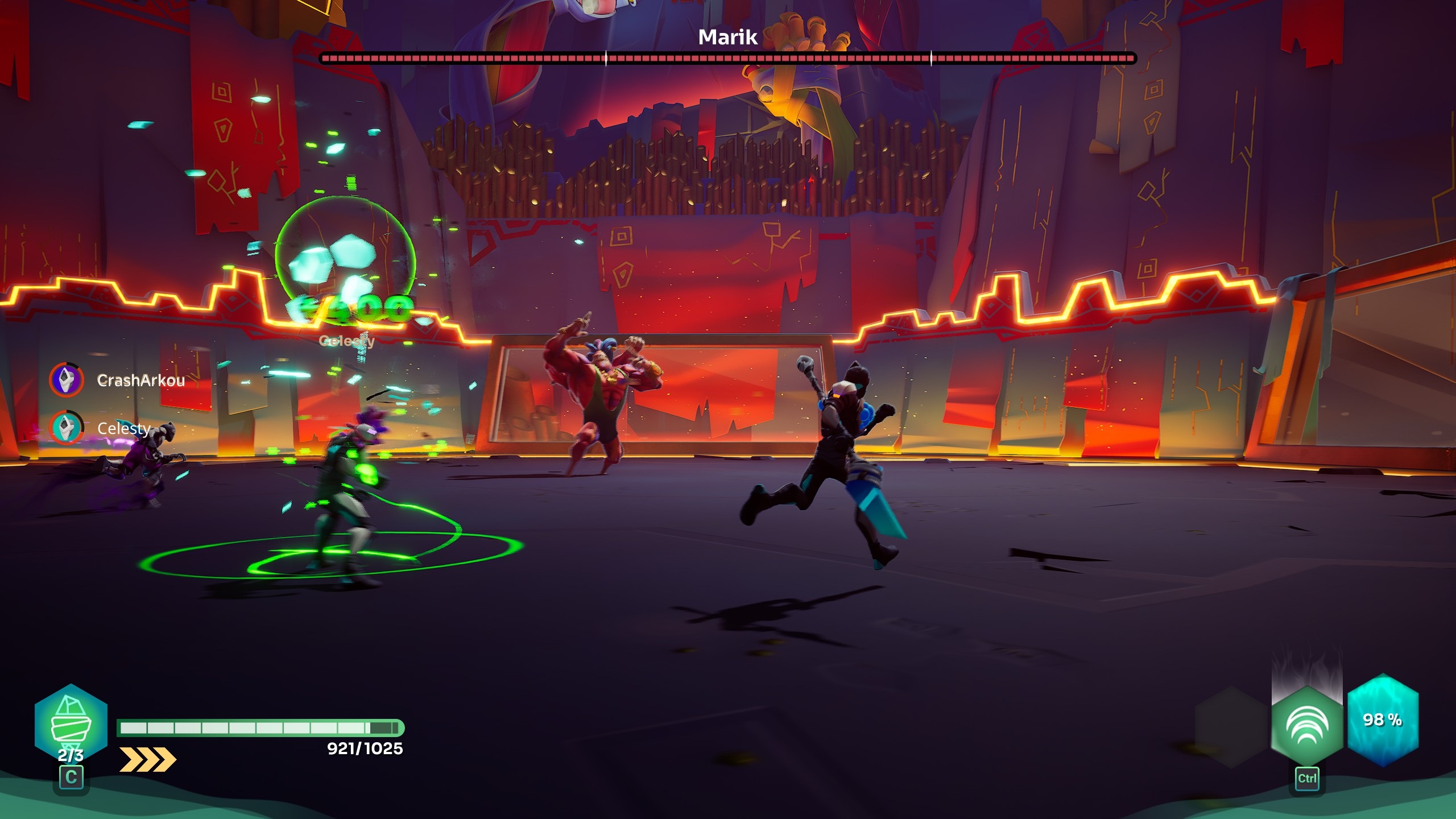
Task: Activate the green wave ability icon
Action: (1306, 726)
